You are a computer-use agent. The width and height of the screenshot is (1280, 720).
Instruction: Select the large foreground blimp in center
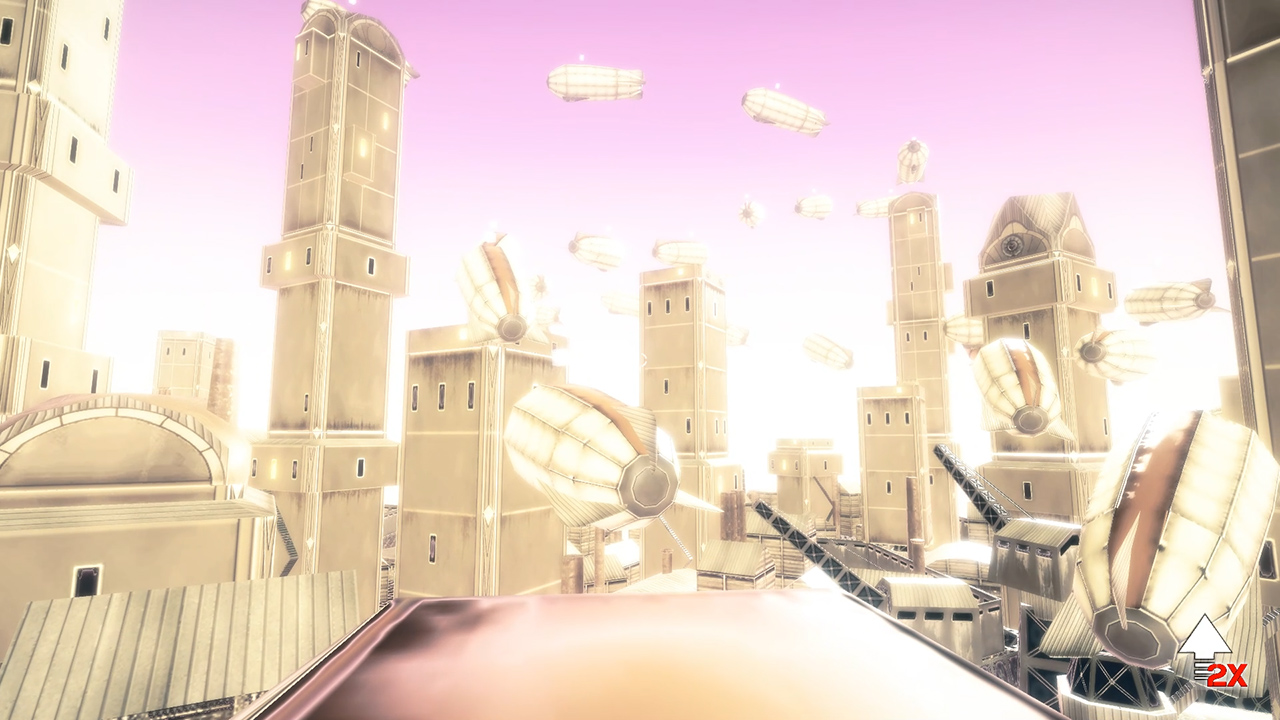pyautogui.click(x=590, y=450)
